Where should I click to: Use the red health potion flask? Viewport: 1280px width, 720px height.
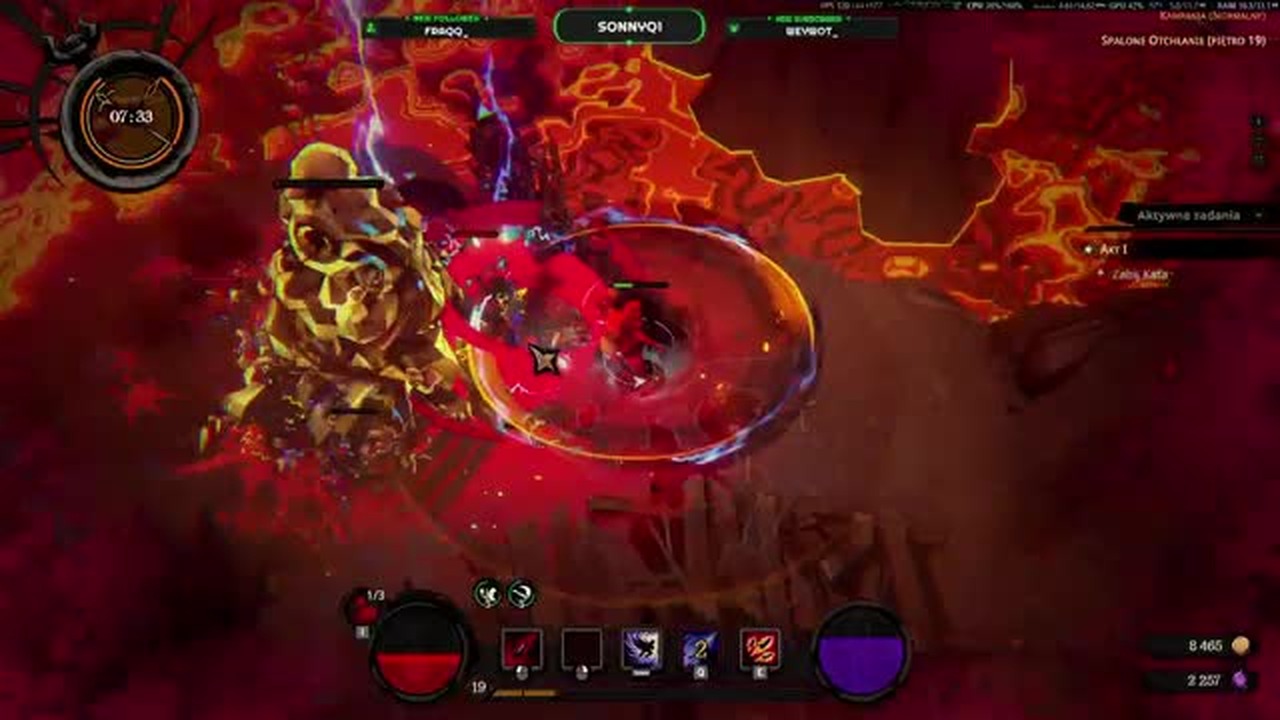(x=362, y=609)
